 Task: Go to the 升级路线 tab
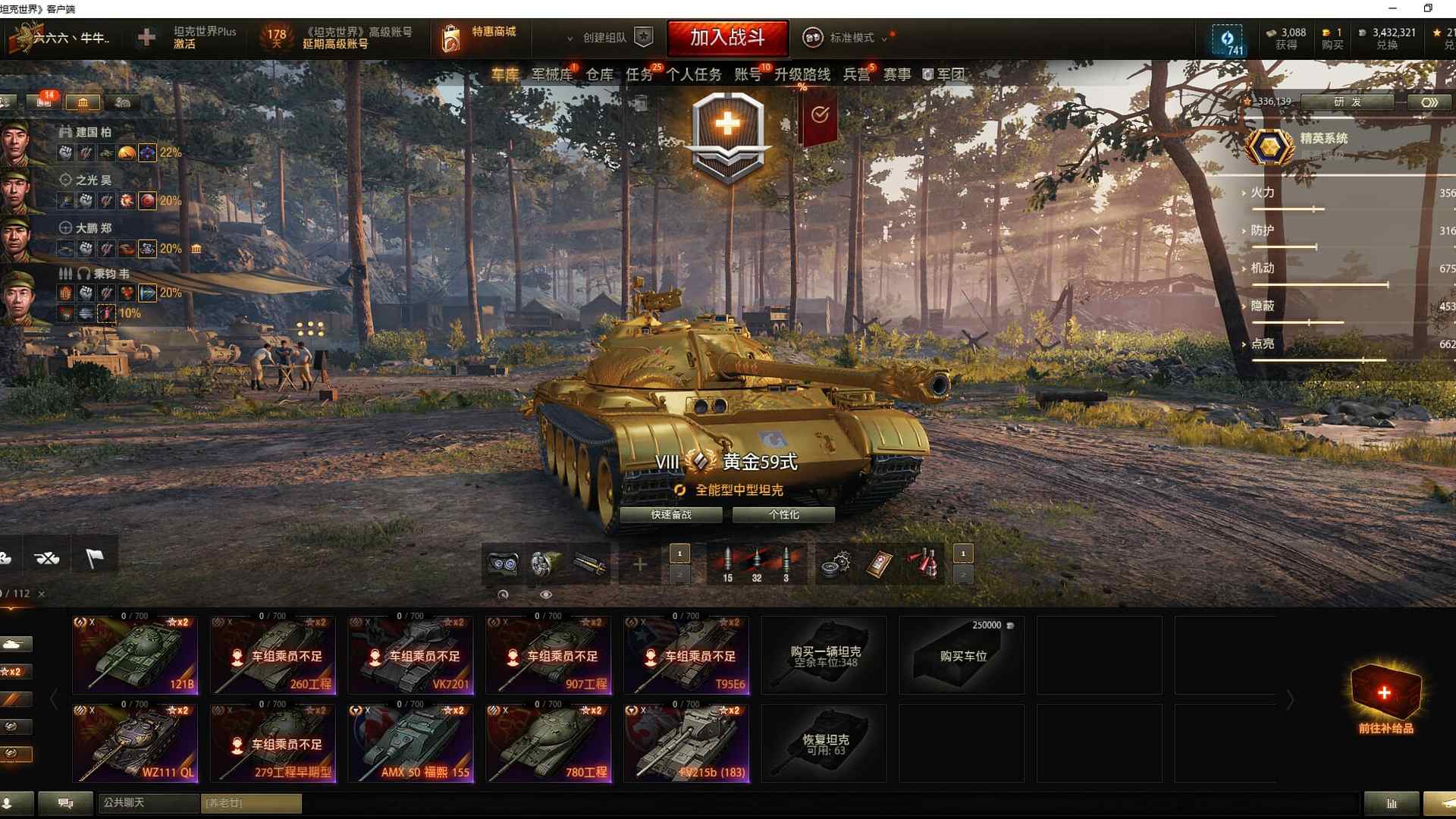(x=802, y=74)
